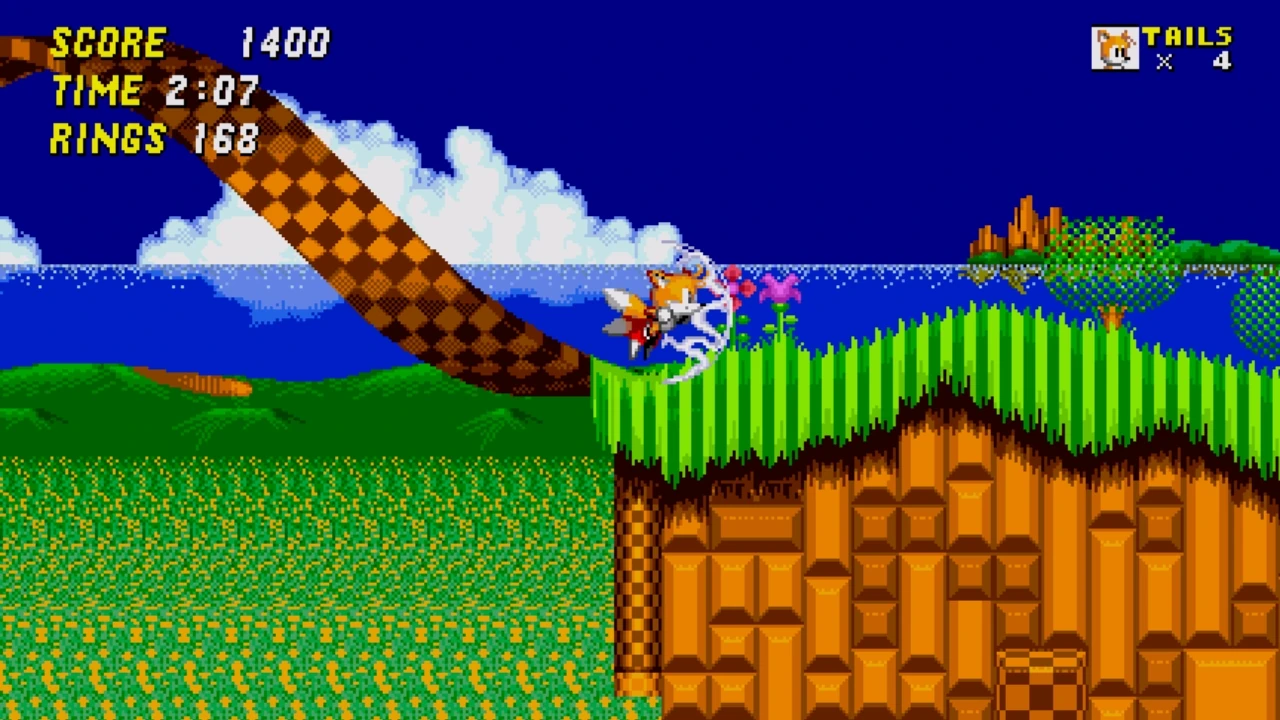Select the SCORE label tab
This screenshot has height=720, width=1280.
coord(110,42)
